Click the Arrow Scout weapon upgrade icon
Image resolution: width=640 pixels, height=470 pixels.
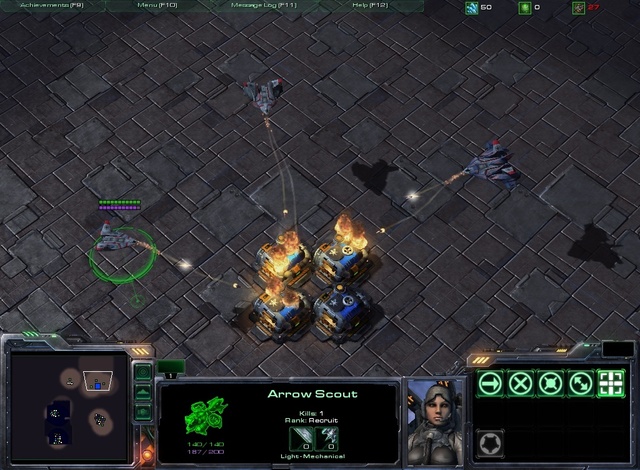pyautogui.click(x=300, y=437)
